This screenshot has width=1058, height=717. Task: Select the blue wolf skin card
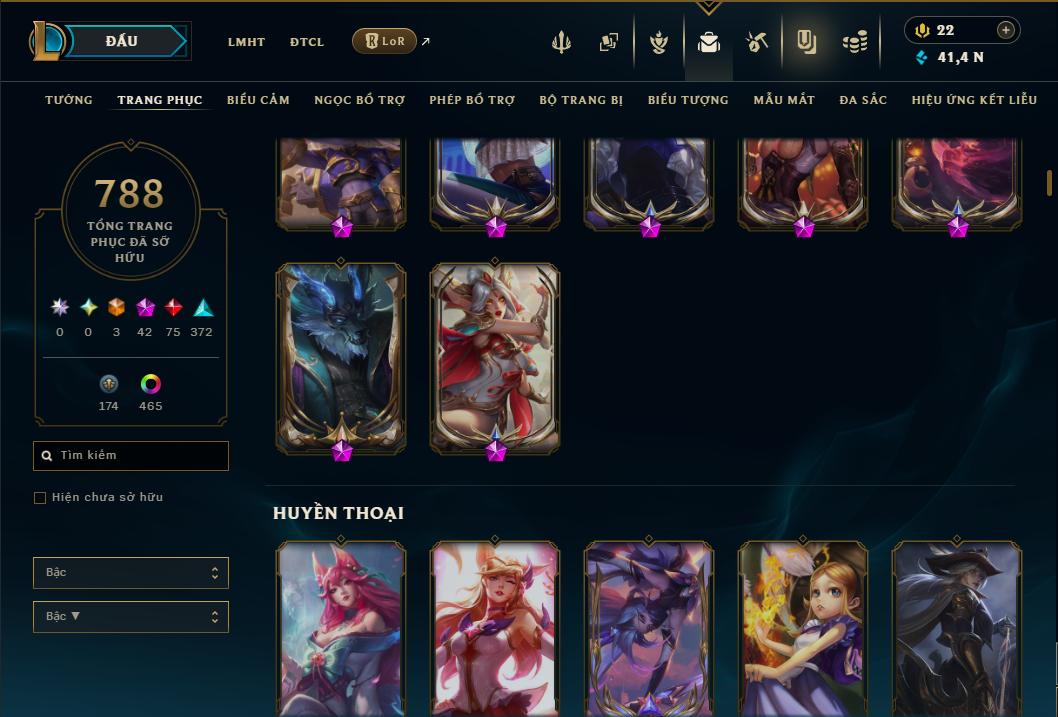(x=341, y=355)
